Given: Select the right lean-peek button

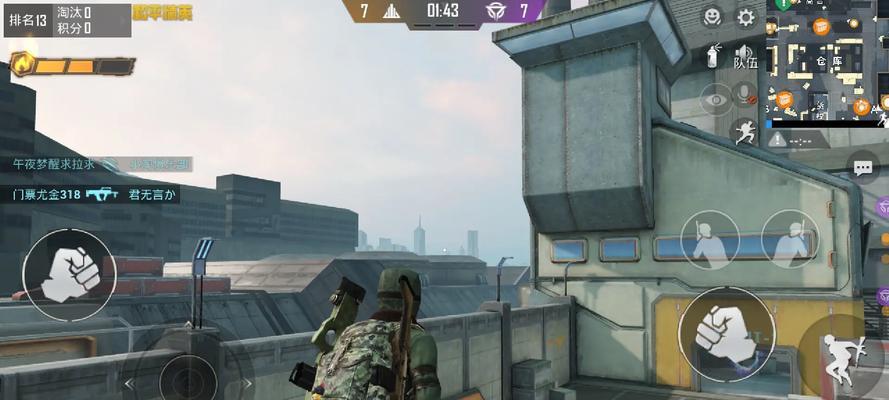Looking at the screenshot, I should (x=789, y=238).
